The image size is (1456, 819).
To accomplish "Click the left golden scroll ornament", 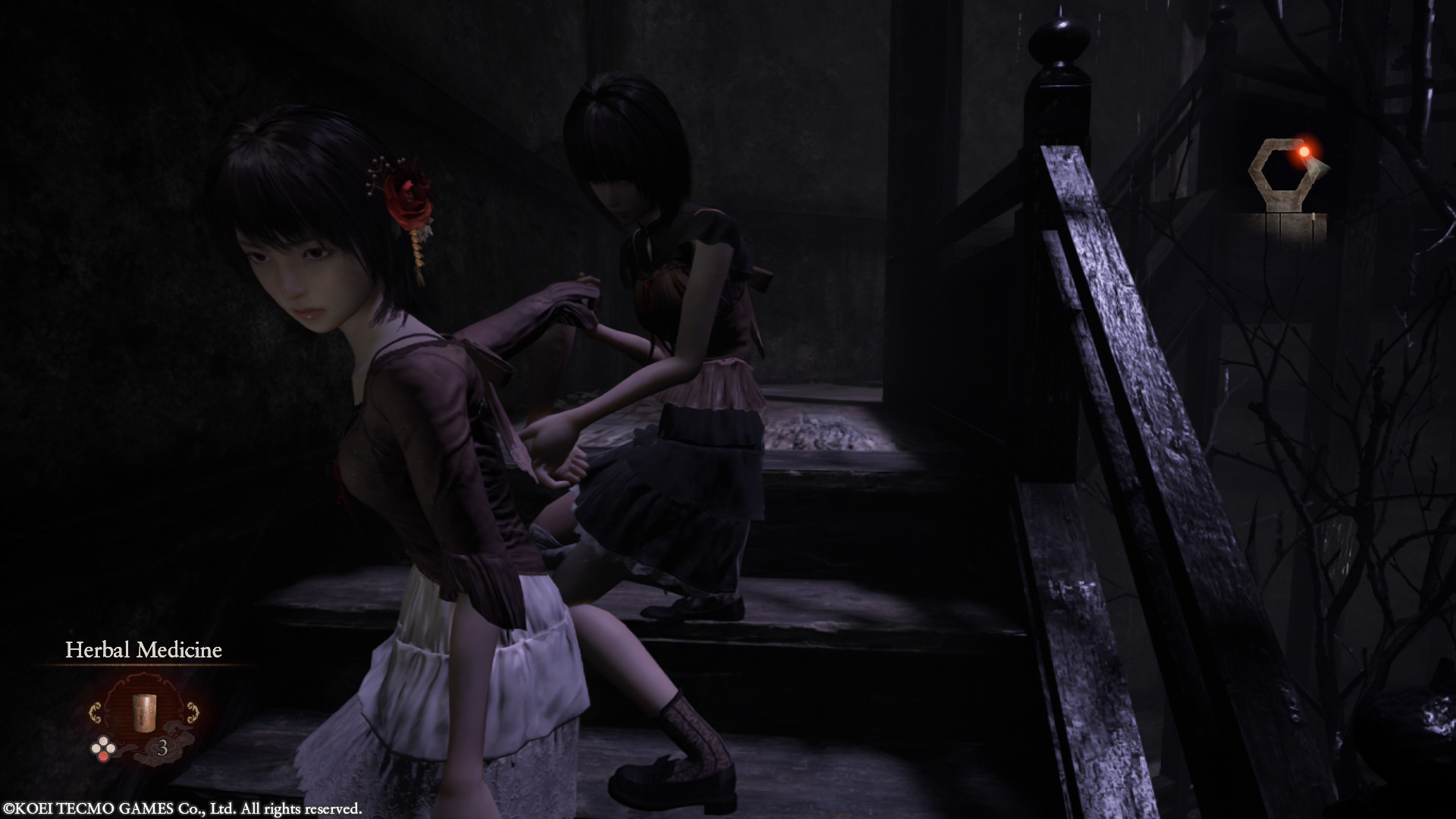I will point(96,711).
